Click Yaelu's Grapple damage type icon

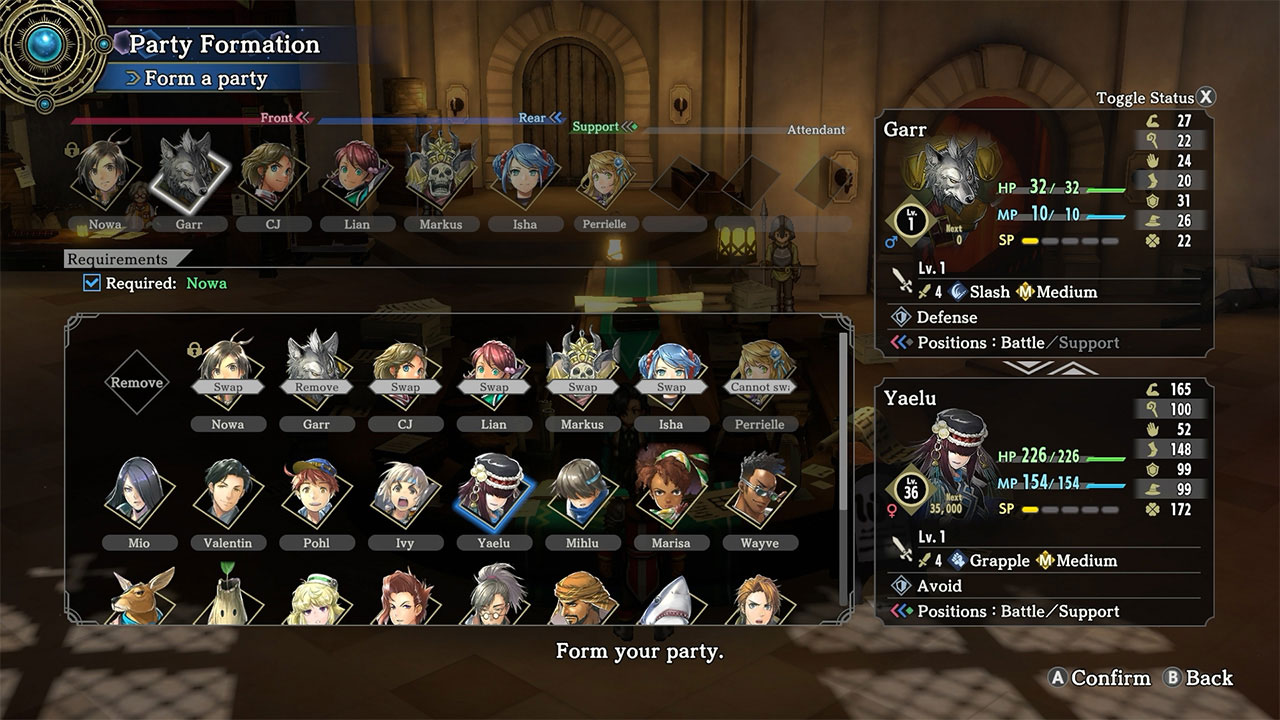coord(956,561)
